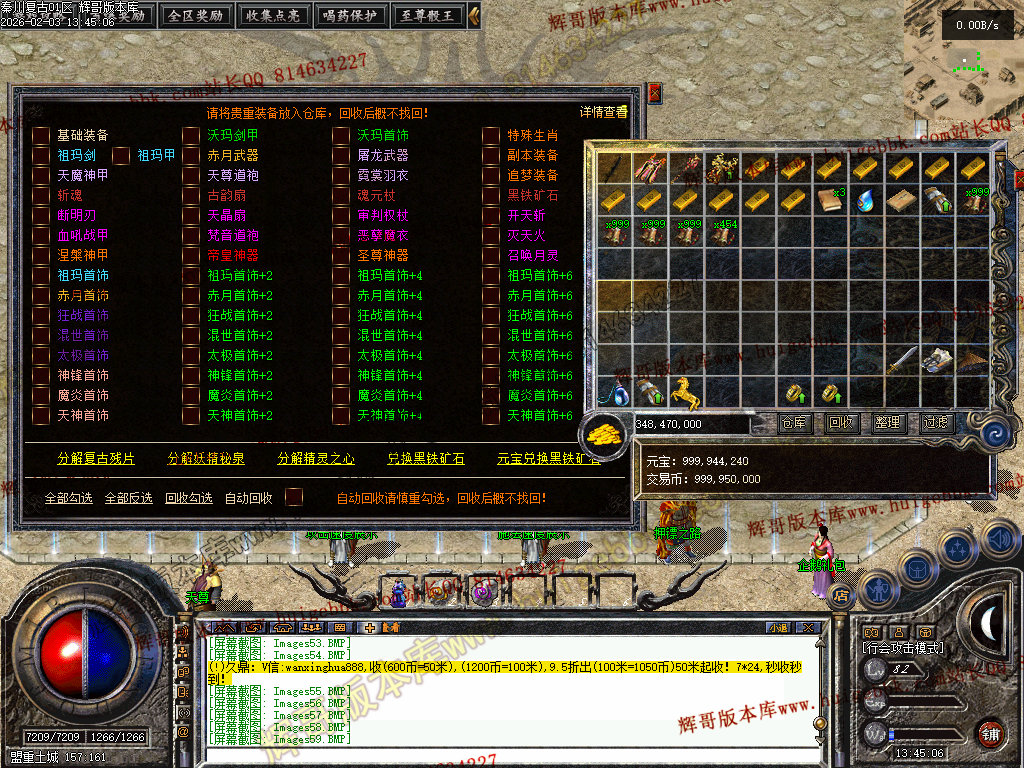The height and width of the screenshot is (768, 1024).
Task: Select 兑换黑铁矿石 exchange link
Action: (x=426, y=459)
